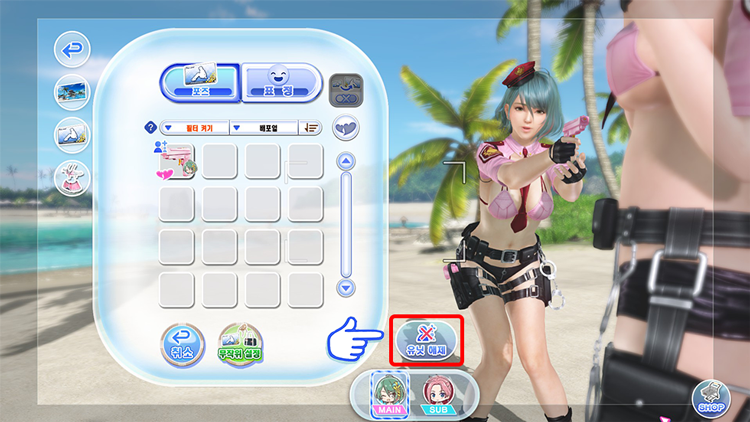Viewport: 750px width, 422px height.
Task: Open the green random settings button
Action: (240, 344)
